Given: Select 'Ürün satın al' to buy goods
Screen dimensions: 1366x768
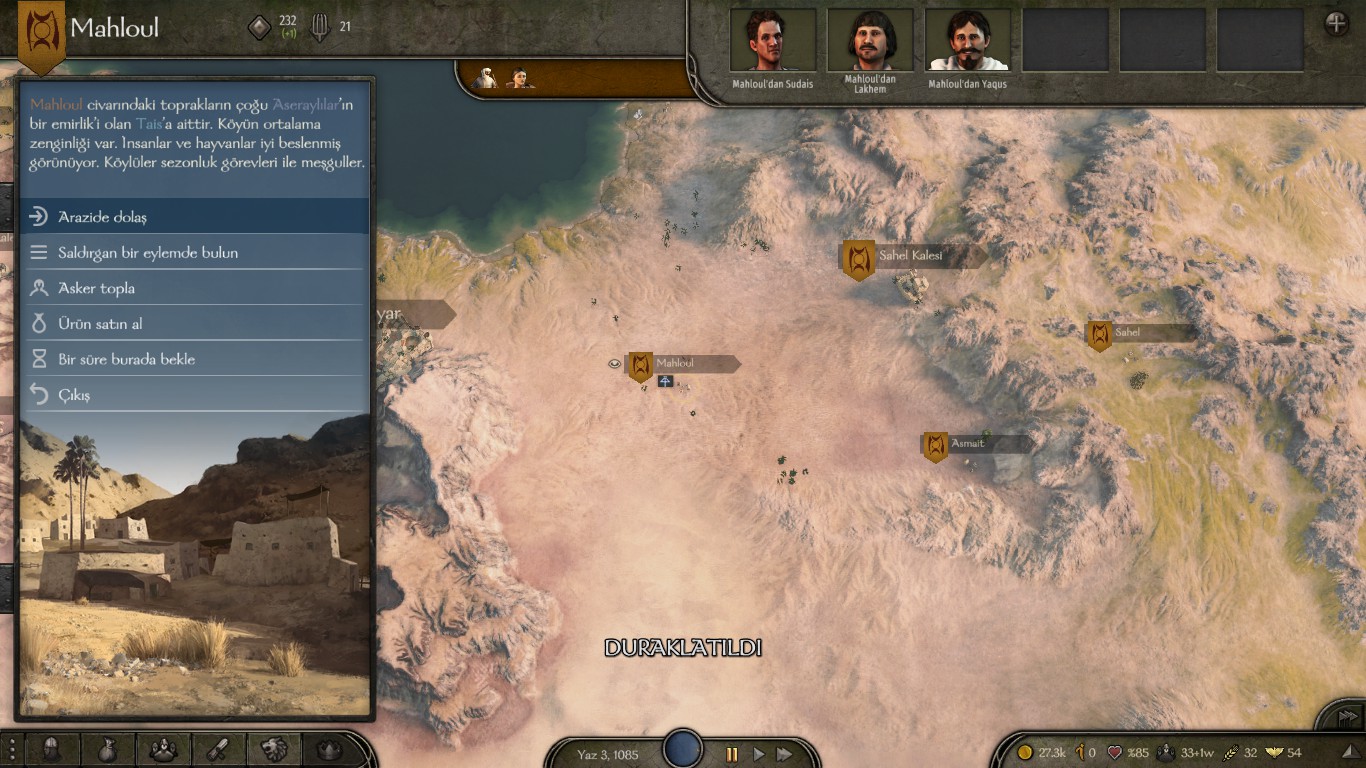Looking at the screenshot, I should pyautogui.click(x=195, y=324).
